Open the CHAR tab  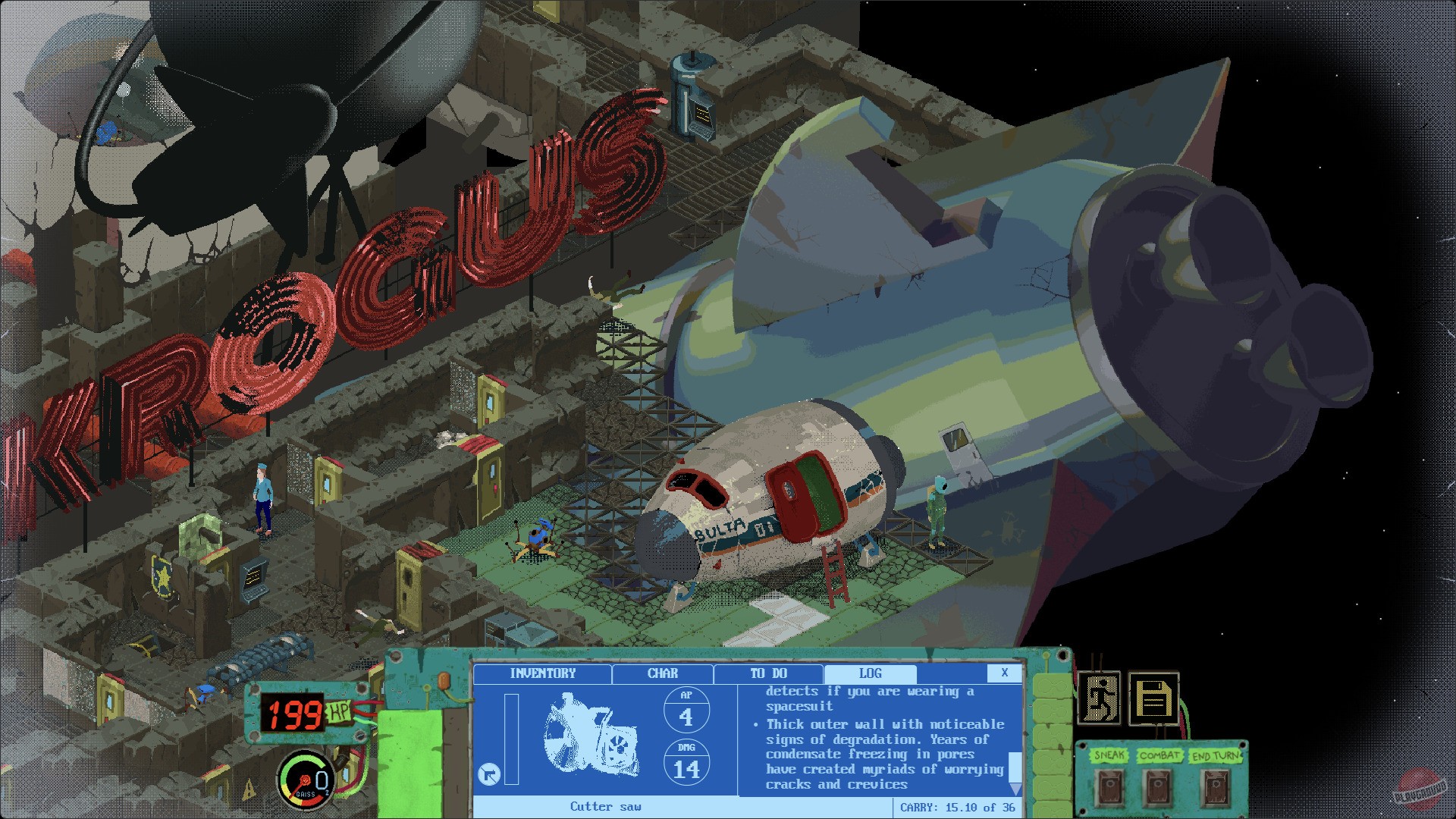[662, 673]
